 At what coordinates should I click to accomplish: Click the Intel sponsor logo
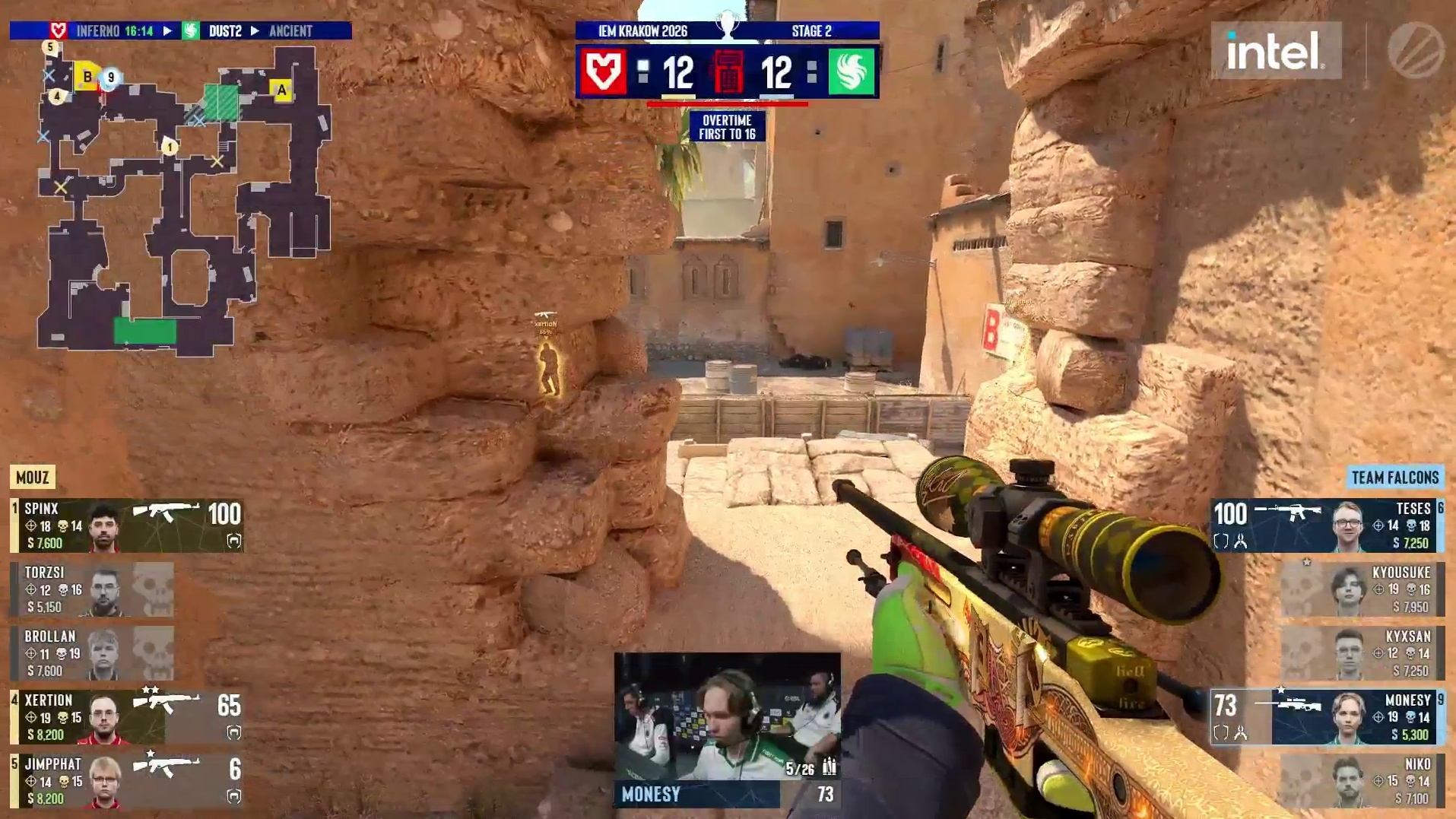1275,51
